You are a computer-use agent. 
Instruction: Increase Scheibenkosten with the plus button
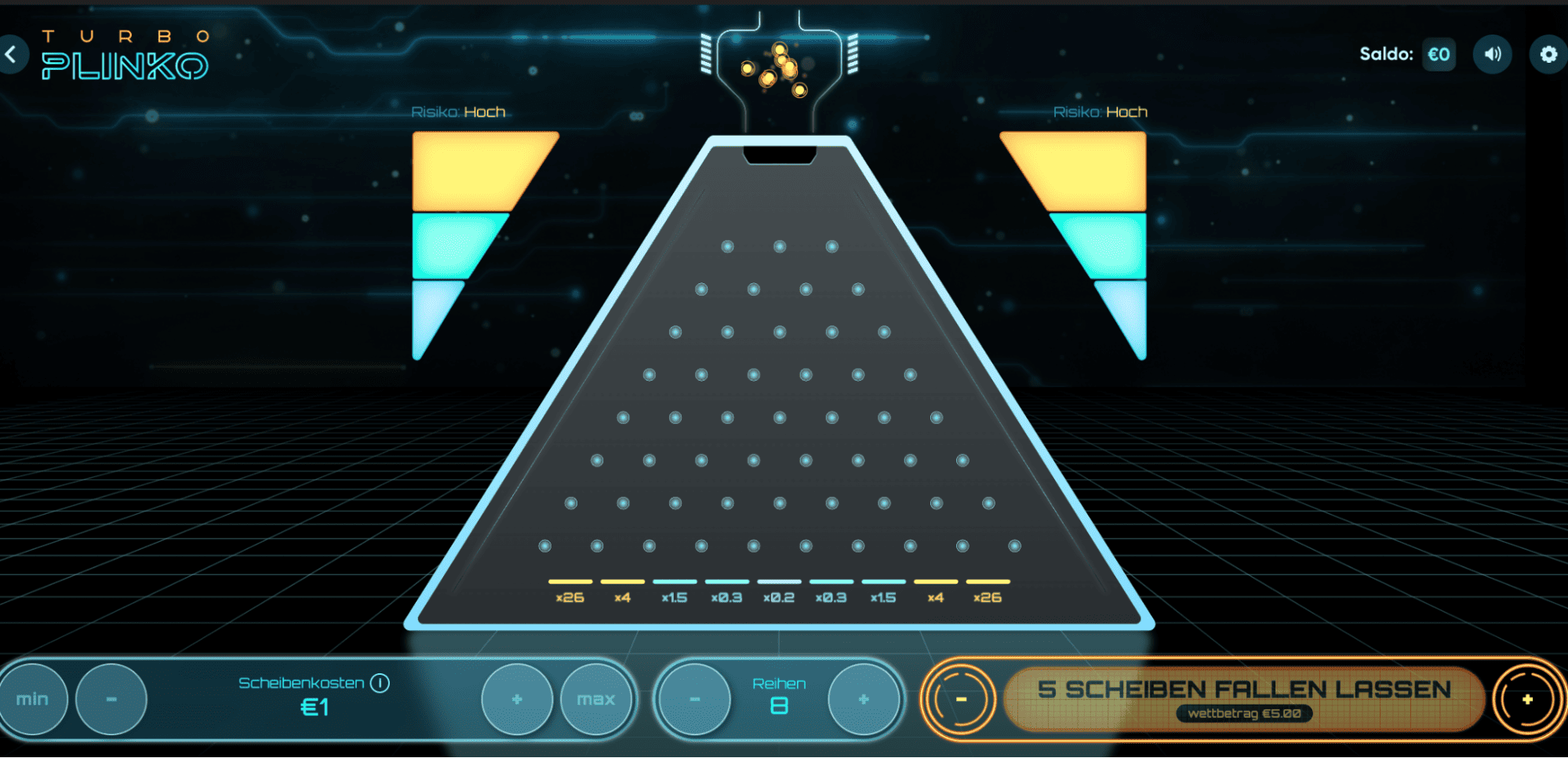pos(517,699)
